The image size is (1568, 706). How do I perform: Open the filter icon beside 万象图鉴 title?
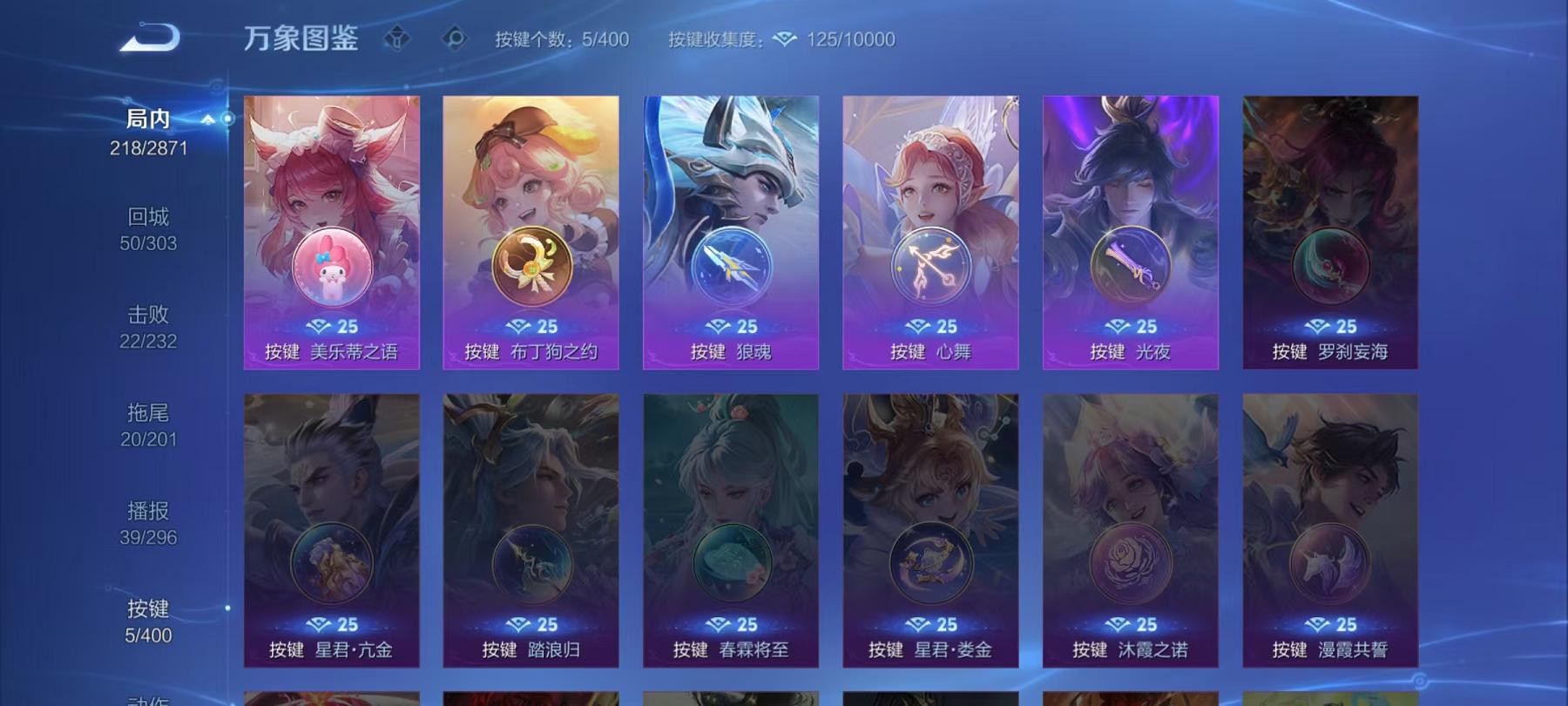(397, 38)
